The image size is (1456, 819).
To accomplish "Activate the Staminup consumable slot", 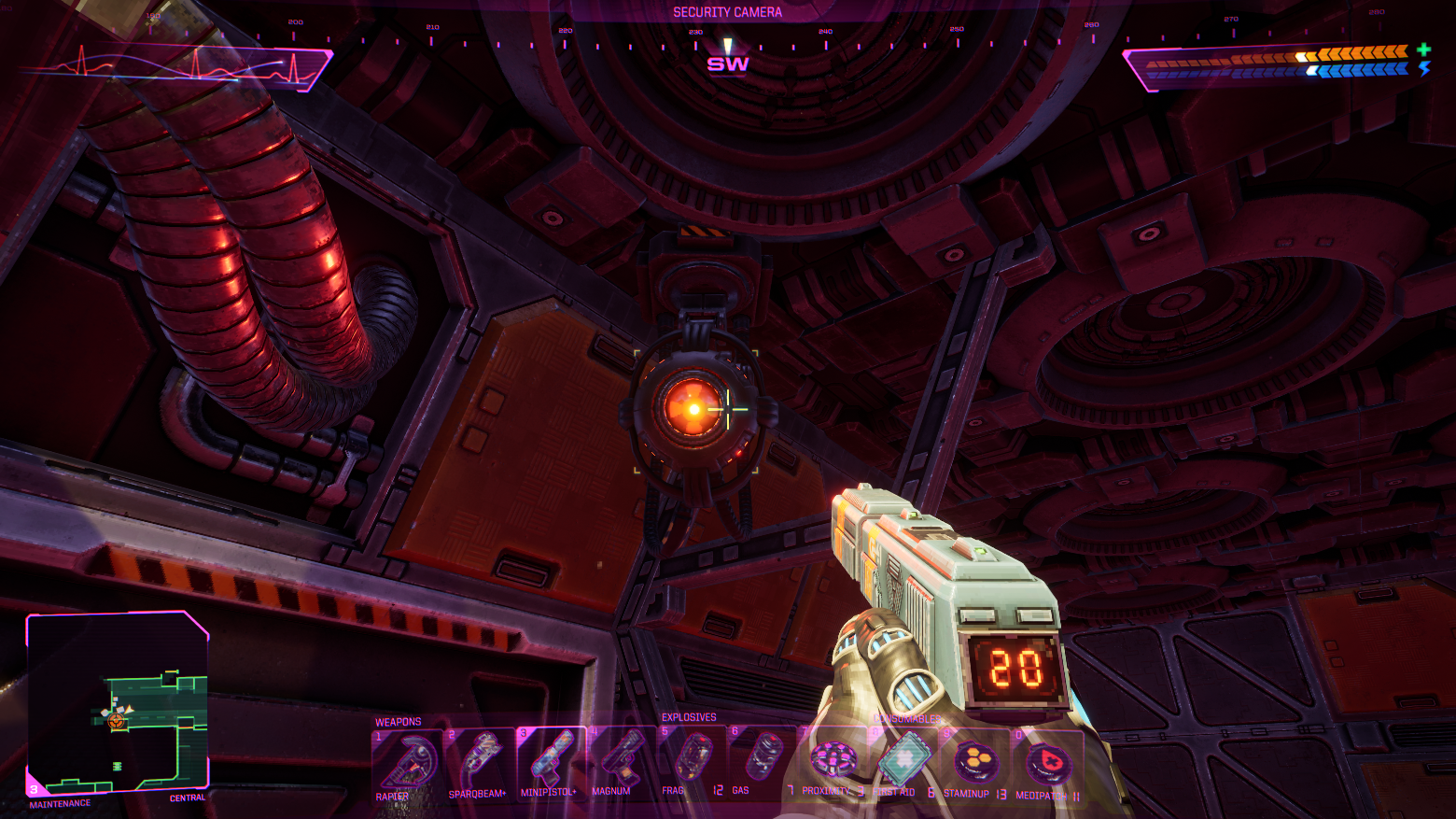I will click(x=974, y=763).
